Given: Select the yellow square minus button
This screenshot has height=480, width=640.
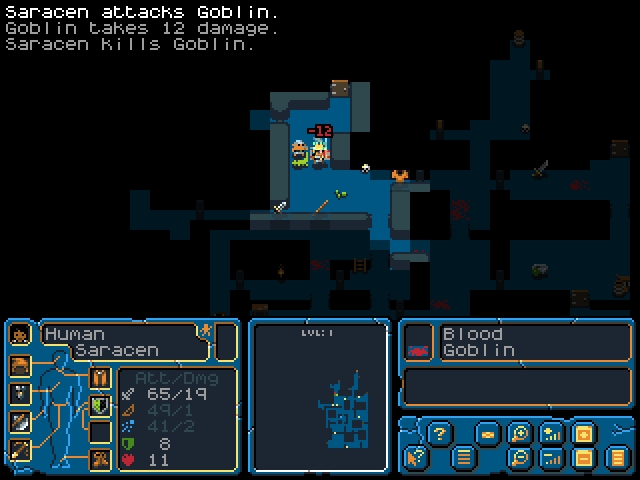Looking at the screenshot, I should (x=583, y=458).
